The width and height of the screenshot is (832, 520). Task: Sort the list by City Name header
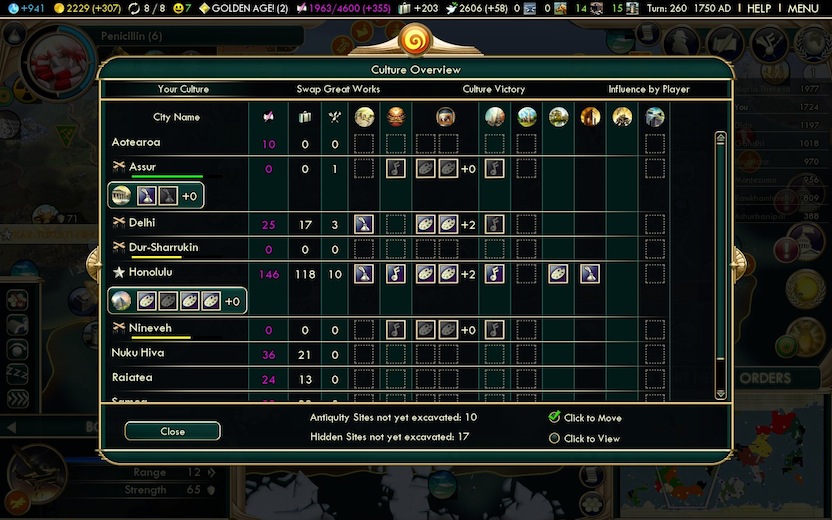click(x=176, y=117)
